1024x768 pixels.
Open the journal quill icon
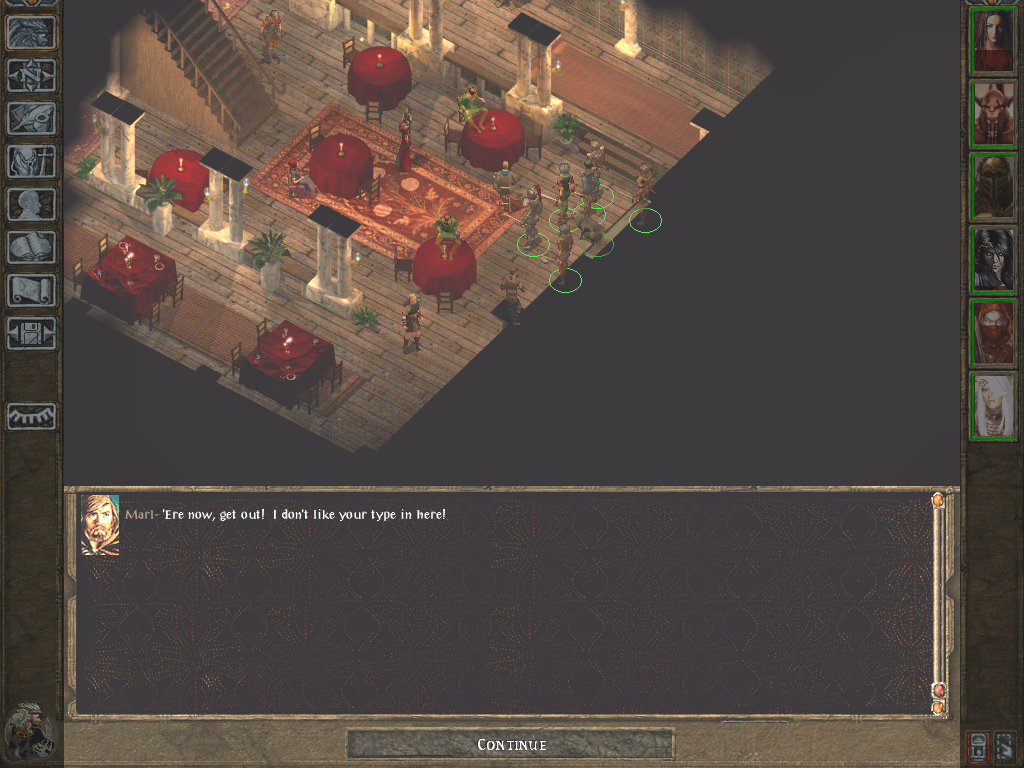31,118
